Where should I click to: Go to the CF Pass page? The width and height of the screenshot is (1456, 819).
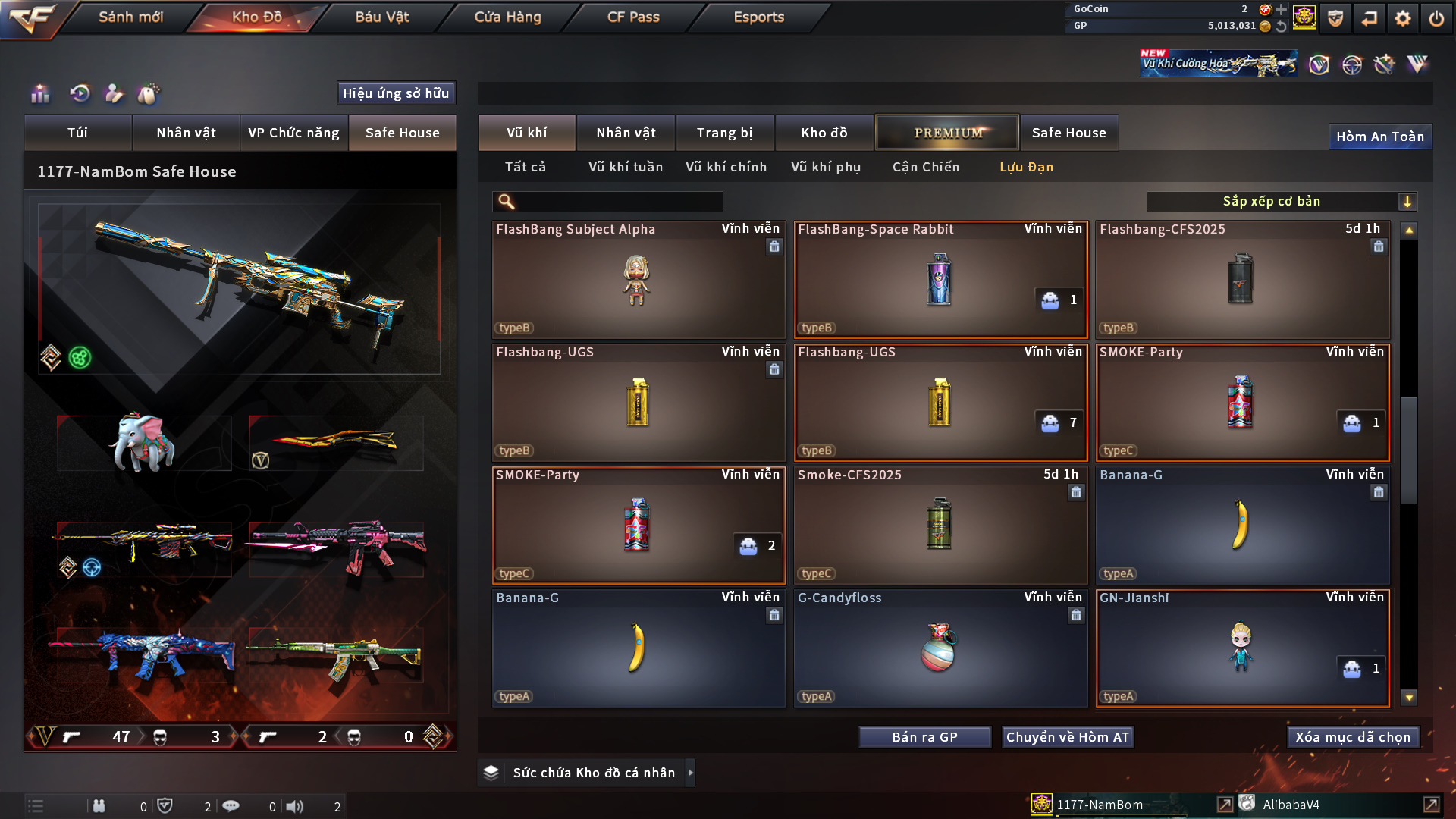click(633, 17)
